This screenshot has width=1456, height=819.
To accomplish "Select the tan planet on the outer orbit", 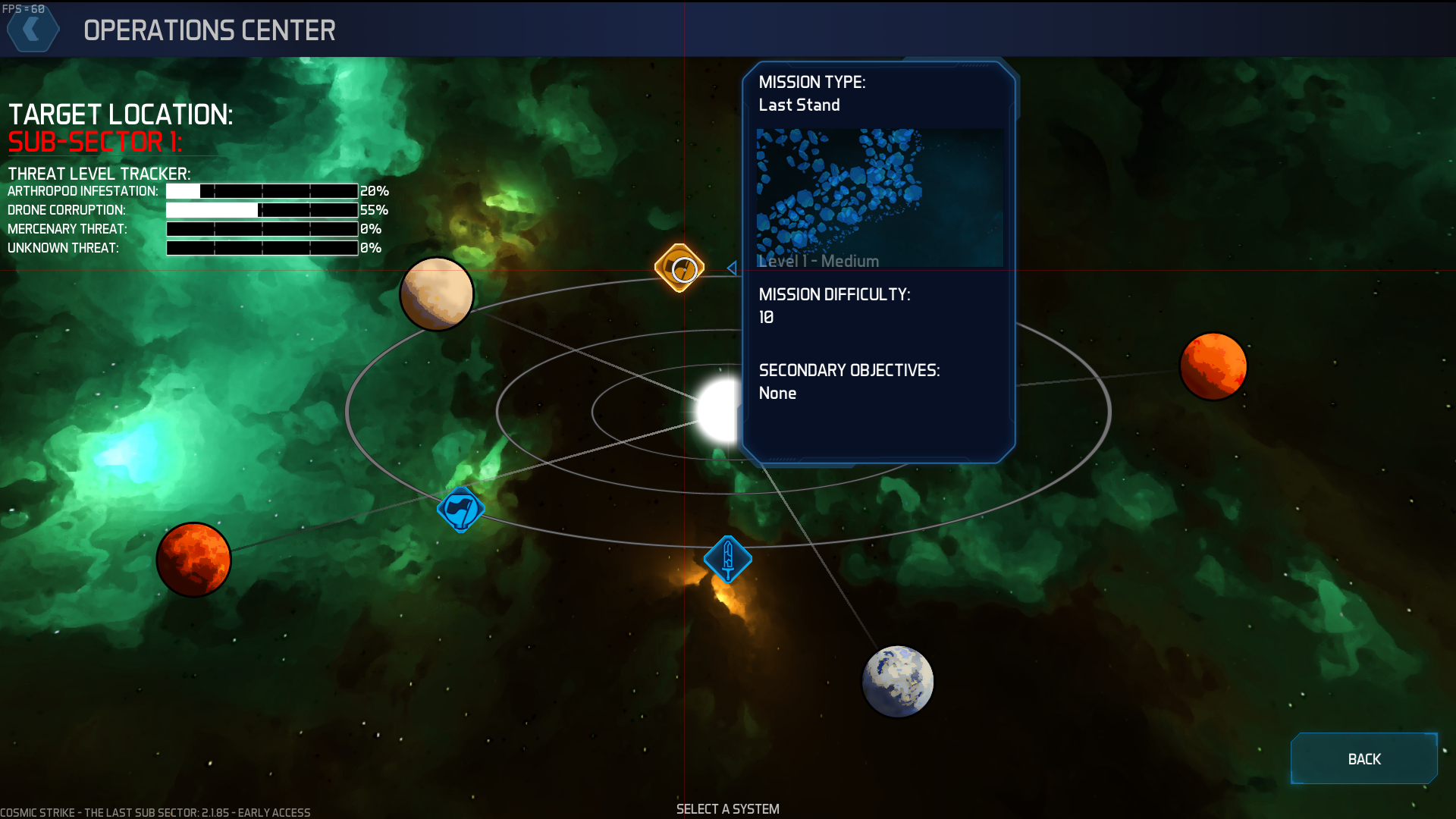I will (x=435, y=294).
